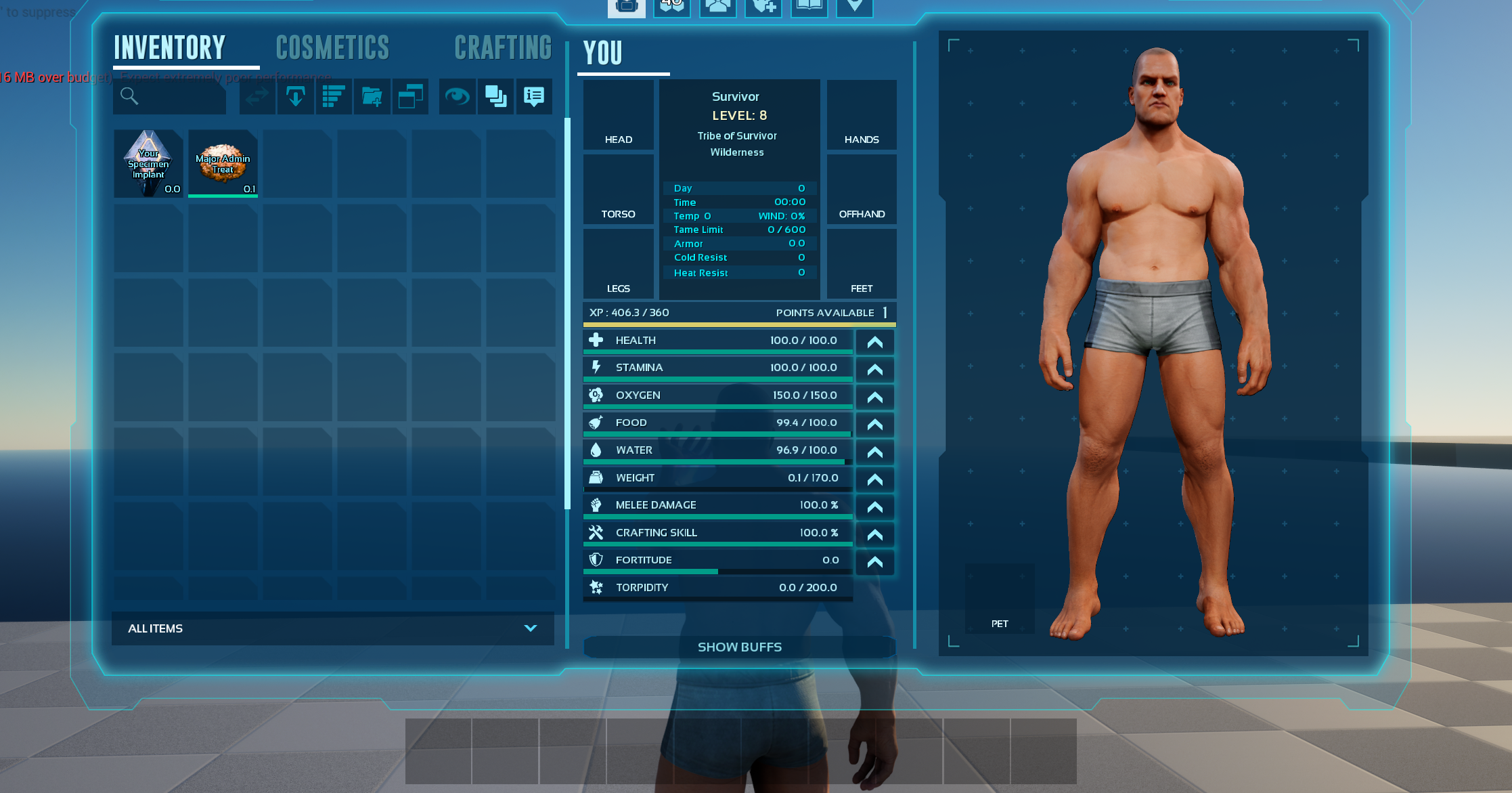Add a point to Stamina
The height and width of the screenshot is (793, 1512).
(874, 370)
